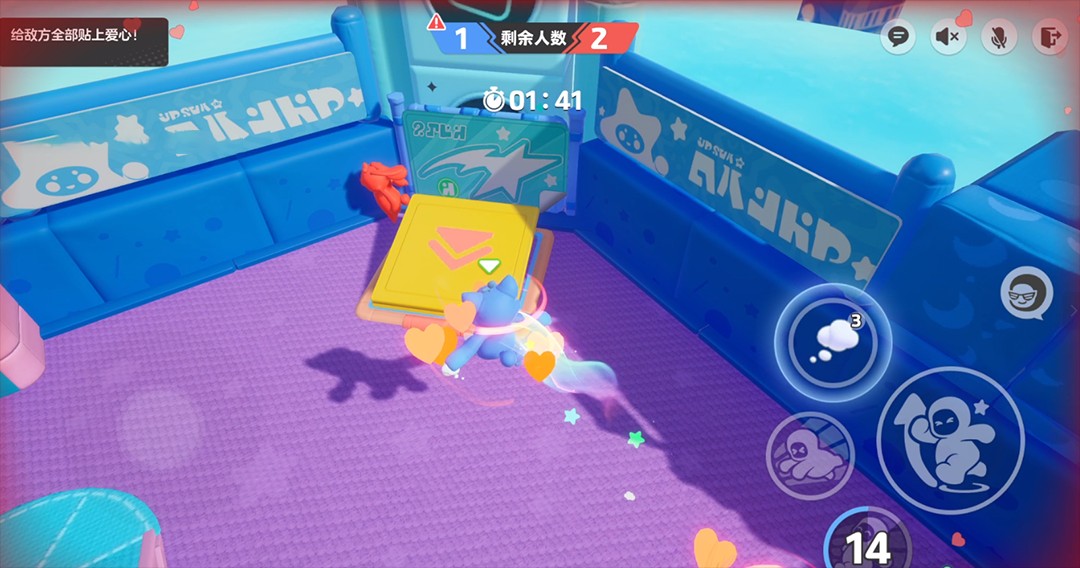
Task: Open the emoji face with sunglasses
Action: coord(1026,293)
